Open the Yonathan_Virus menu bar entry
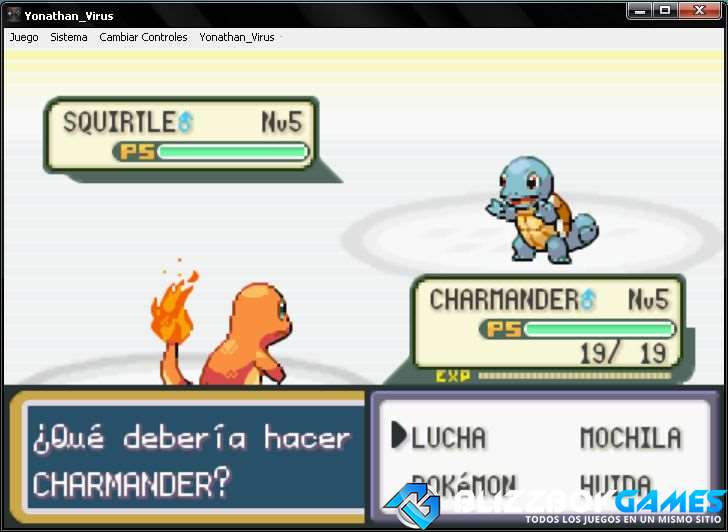Screen dimensions: 728x532 point(237,37)
